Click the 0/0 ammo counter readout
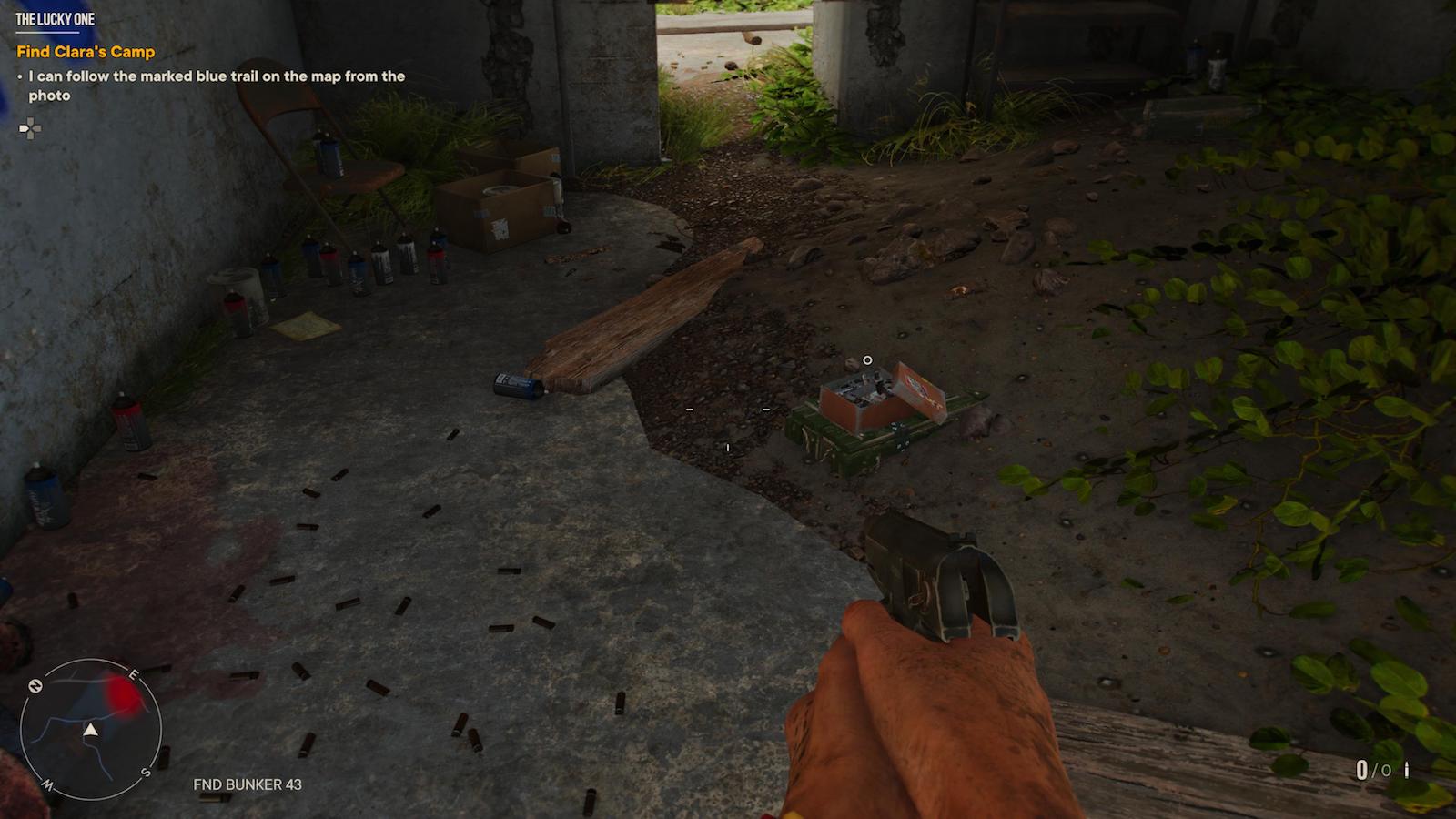 pos(1372,769)
